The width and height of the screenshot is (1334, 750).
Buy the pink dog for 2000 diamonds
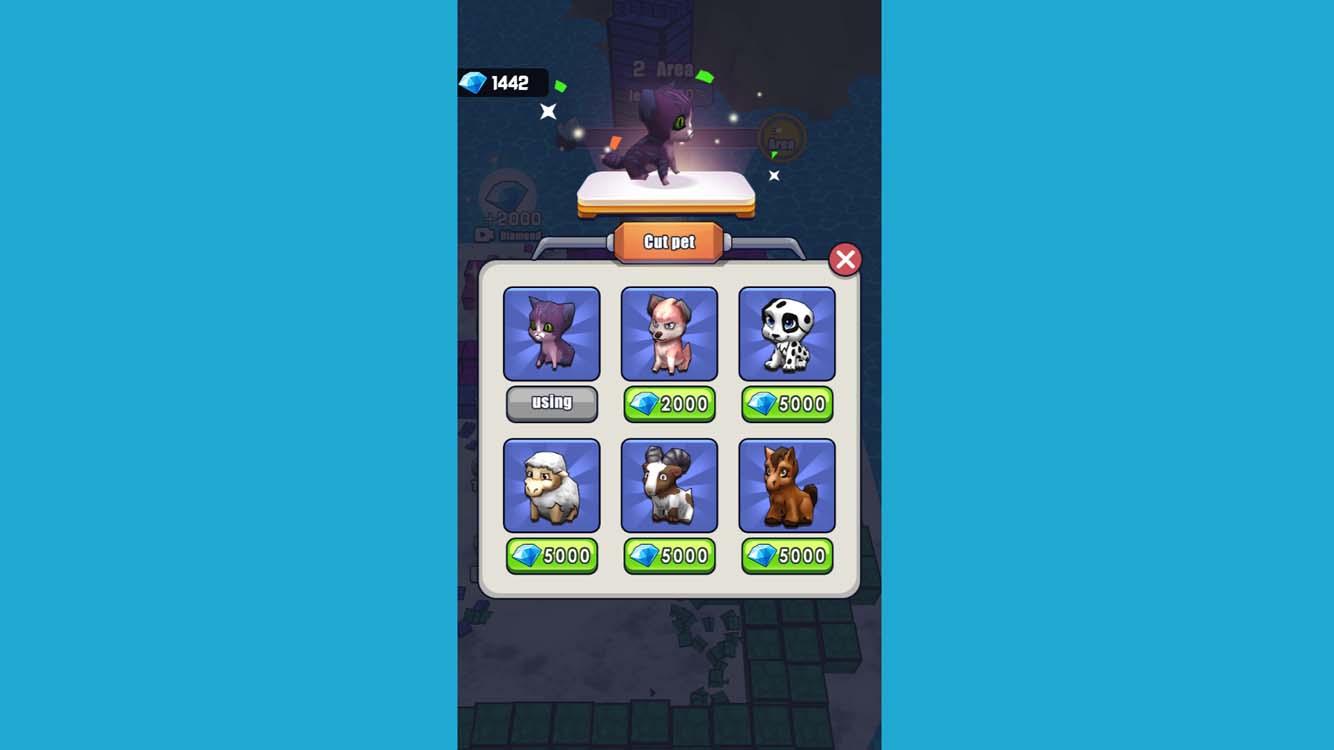click(x=669, y=404)
